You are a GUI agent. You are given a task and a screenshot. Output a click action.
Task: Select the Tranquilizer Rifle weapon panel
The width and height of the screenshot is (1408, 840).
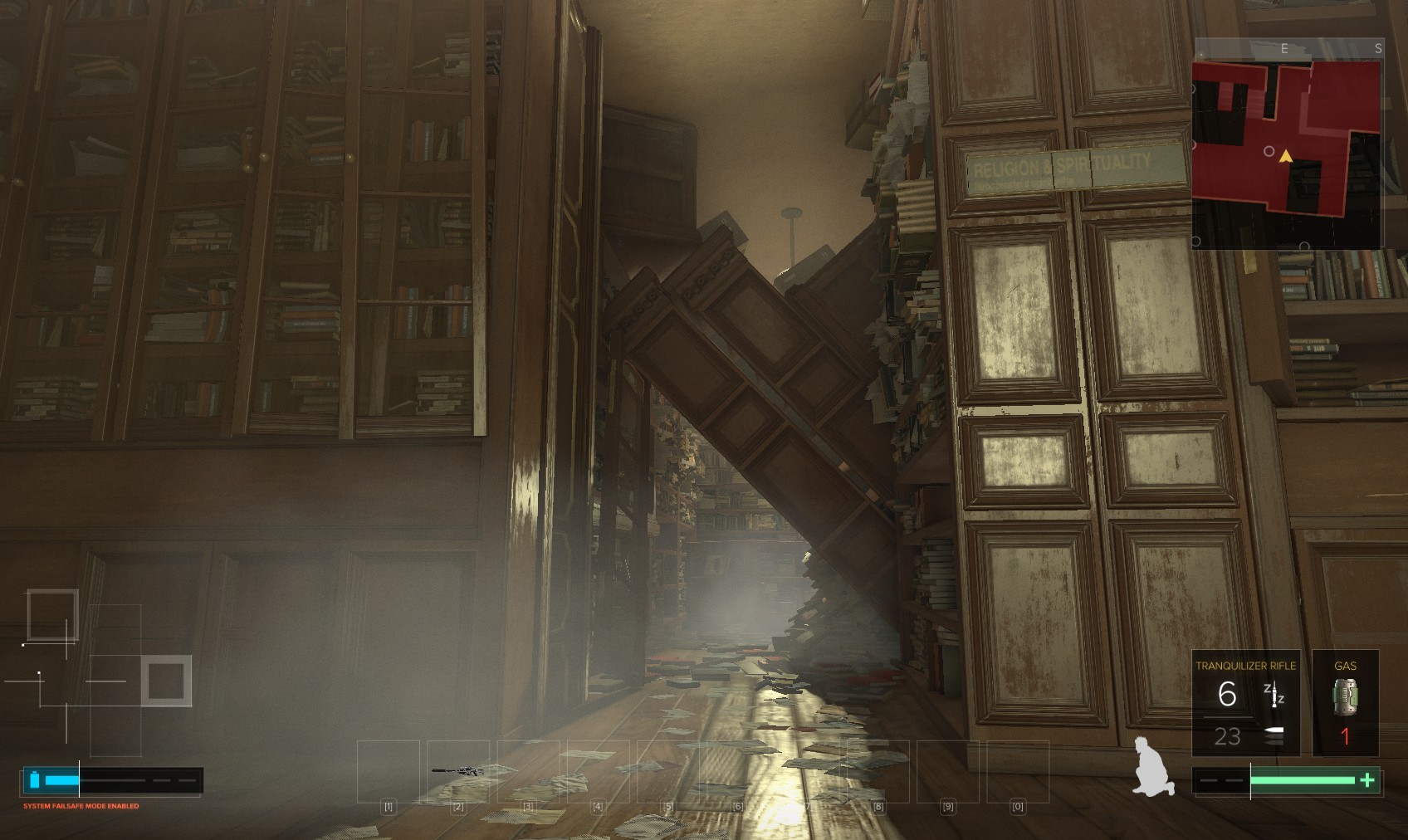[x=1245, y=703]
